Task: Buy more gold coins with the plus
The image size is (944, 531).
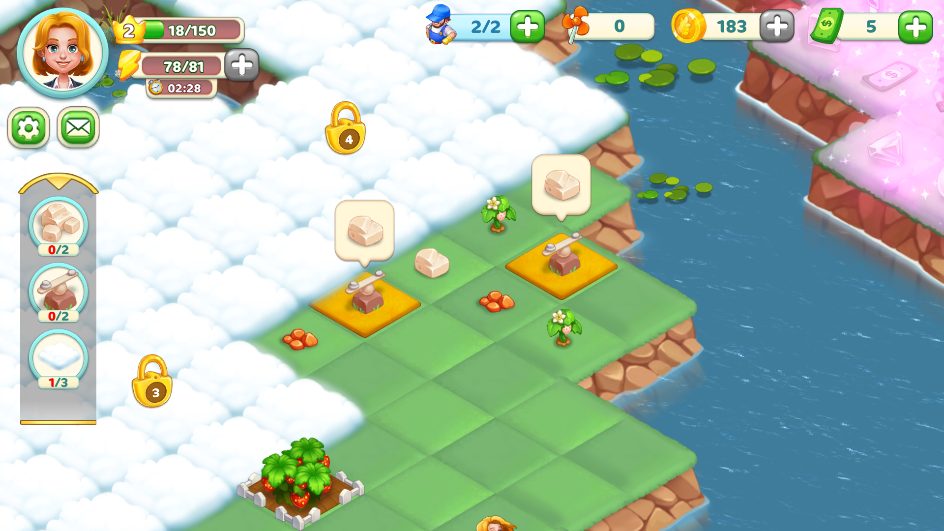Action: click(777, 26)
